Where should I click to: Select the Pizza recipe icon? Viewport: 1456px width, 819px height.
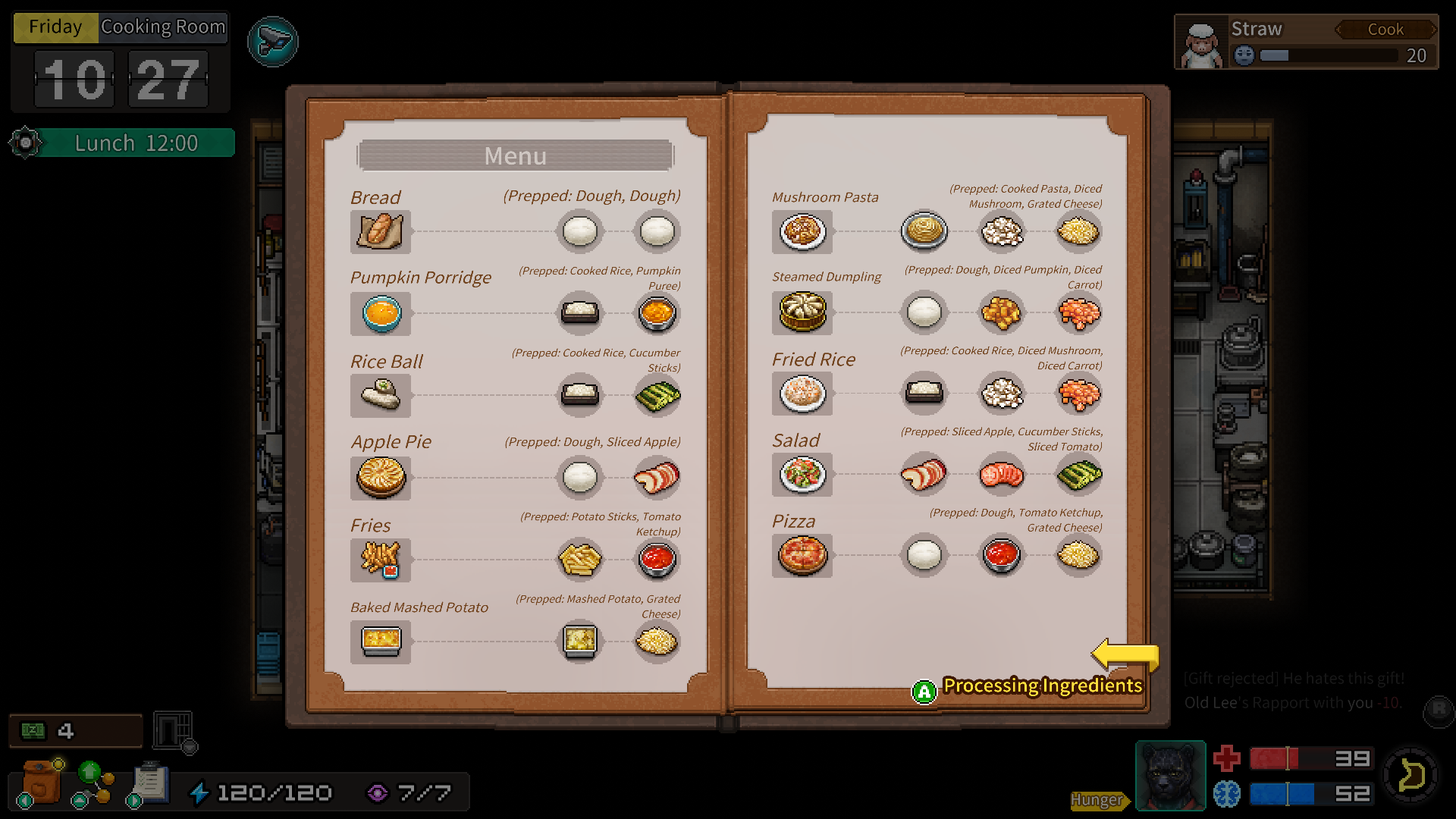802,555
